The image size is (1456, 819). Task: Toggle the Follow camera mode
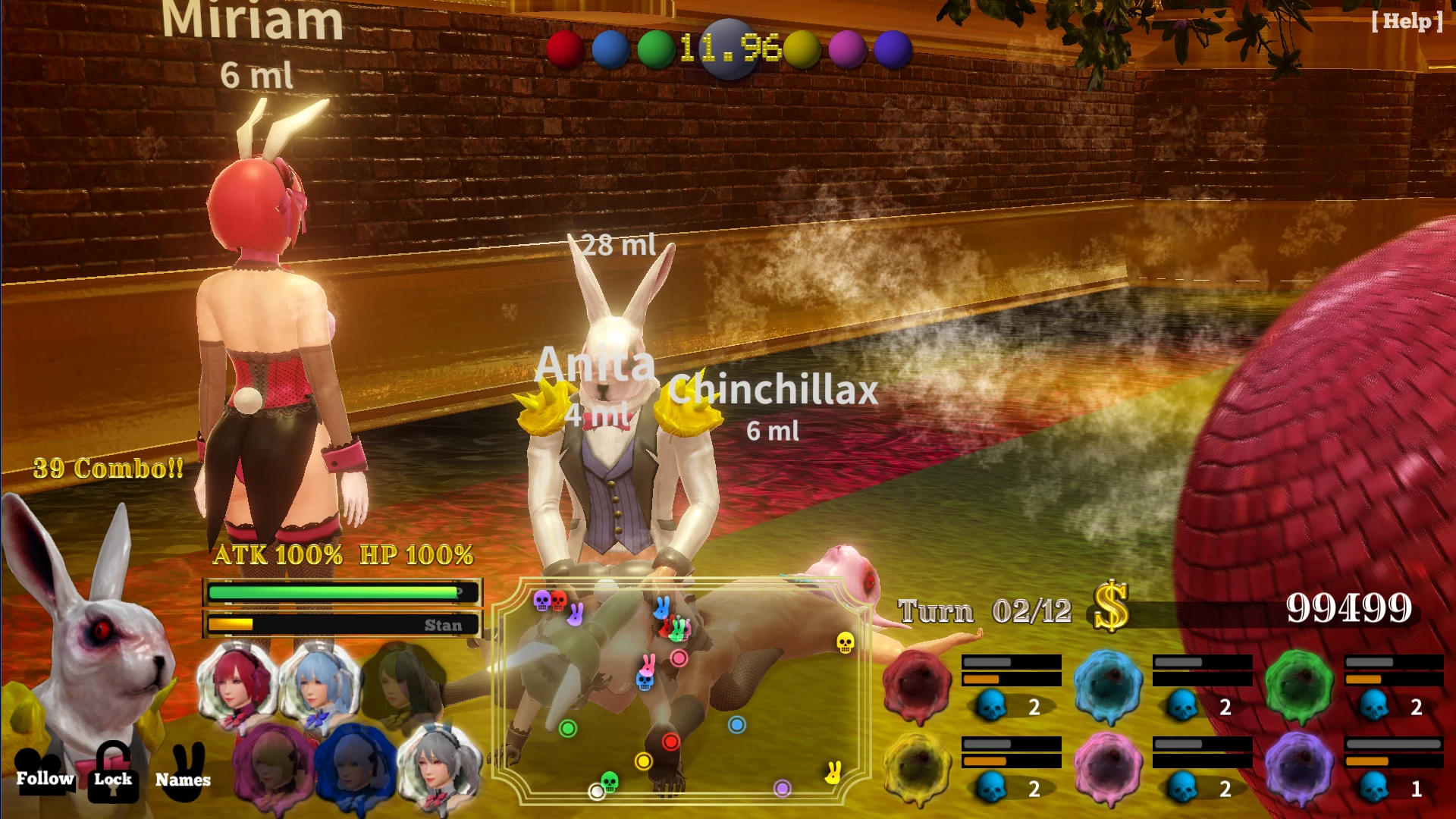[x=45, y=778]
